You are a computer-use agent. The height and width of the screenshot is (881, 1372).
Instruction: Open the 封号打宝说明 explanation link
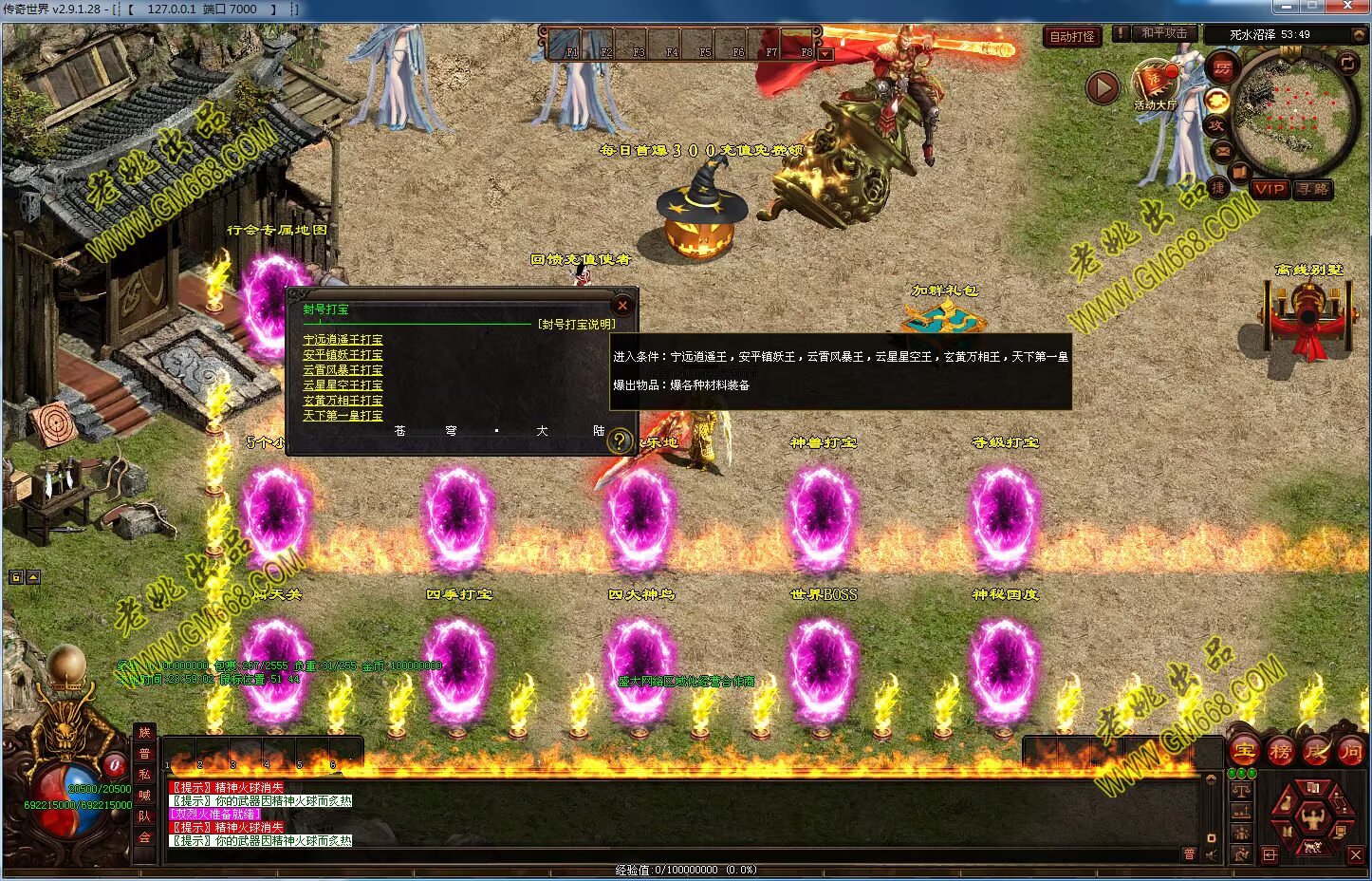[577, 324]
